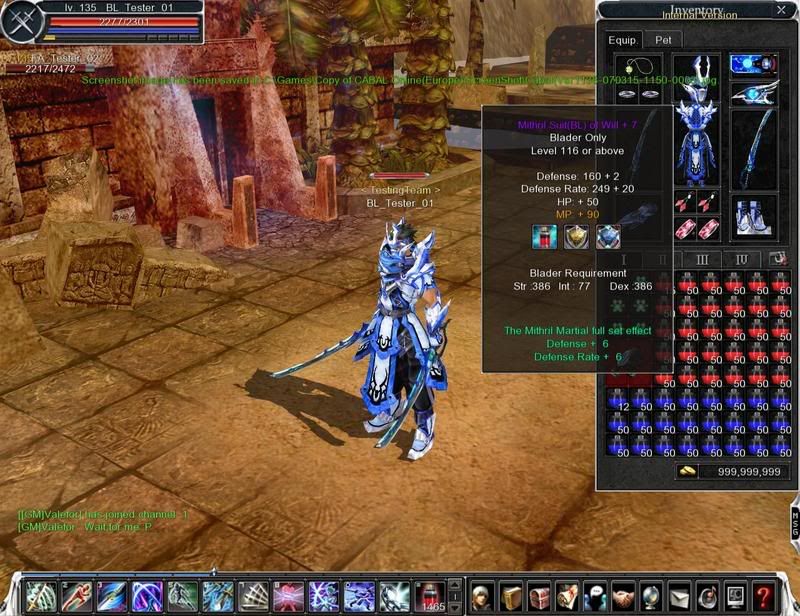Open the envelope mail button
The width and height of the screenshot is (800, 616).
click(x=679, y=595)
